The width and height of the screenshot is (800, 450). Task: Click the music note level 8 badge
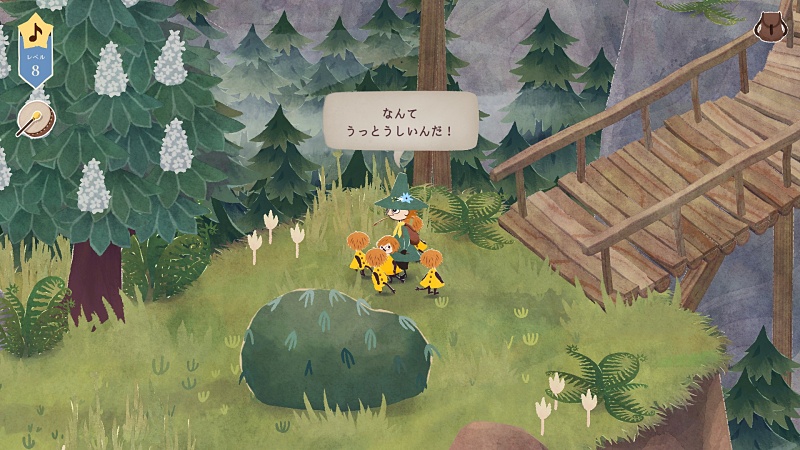pyautogui.click(x=36, y=54)
